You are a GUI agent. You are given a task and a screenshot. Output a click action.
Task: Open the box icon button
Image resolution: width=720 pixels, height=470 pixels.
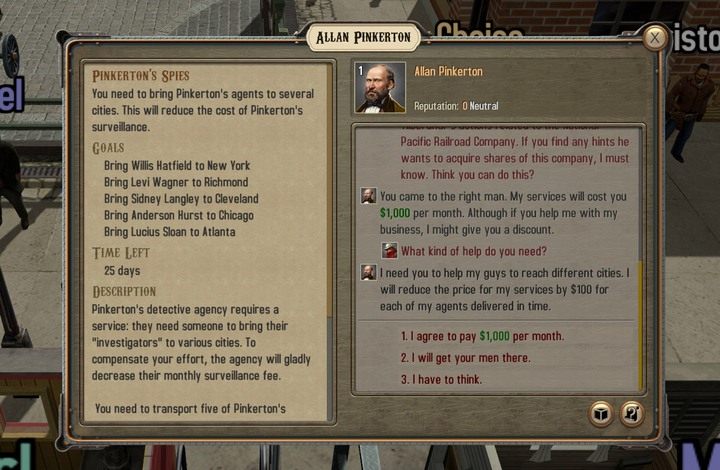pyautogui.click(x=601, y=414)
